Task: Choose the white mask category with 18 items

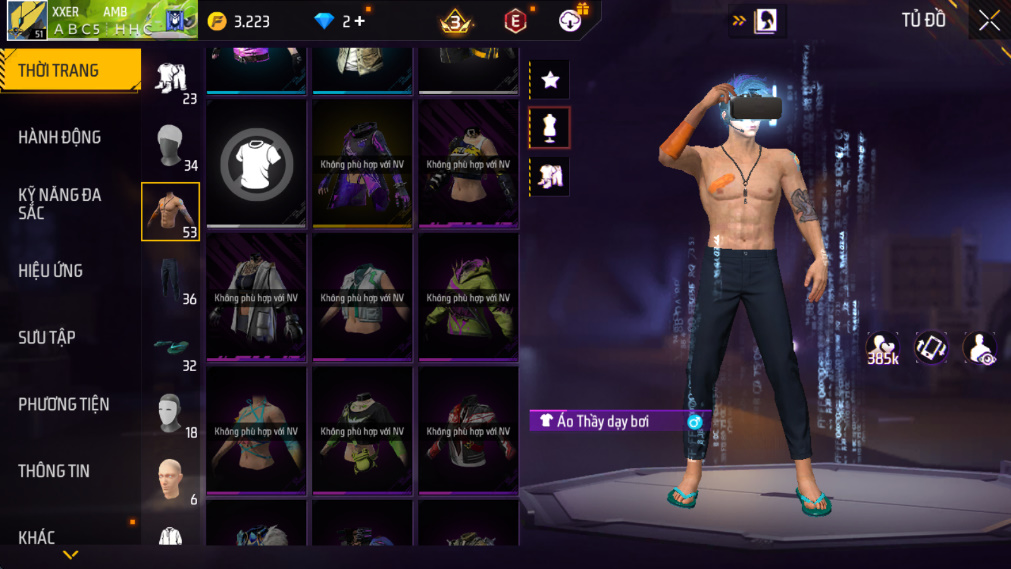Action: coord(171,412)
